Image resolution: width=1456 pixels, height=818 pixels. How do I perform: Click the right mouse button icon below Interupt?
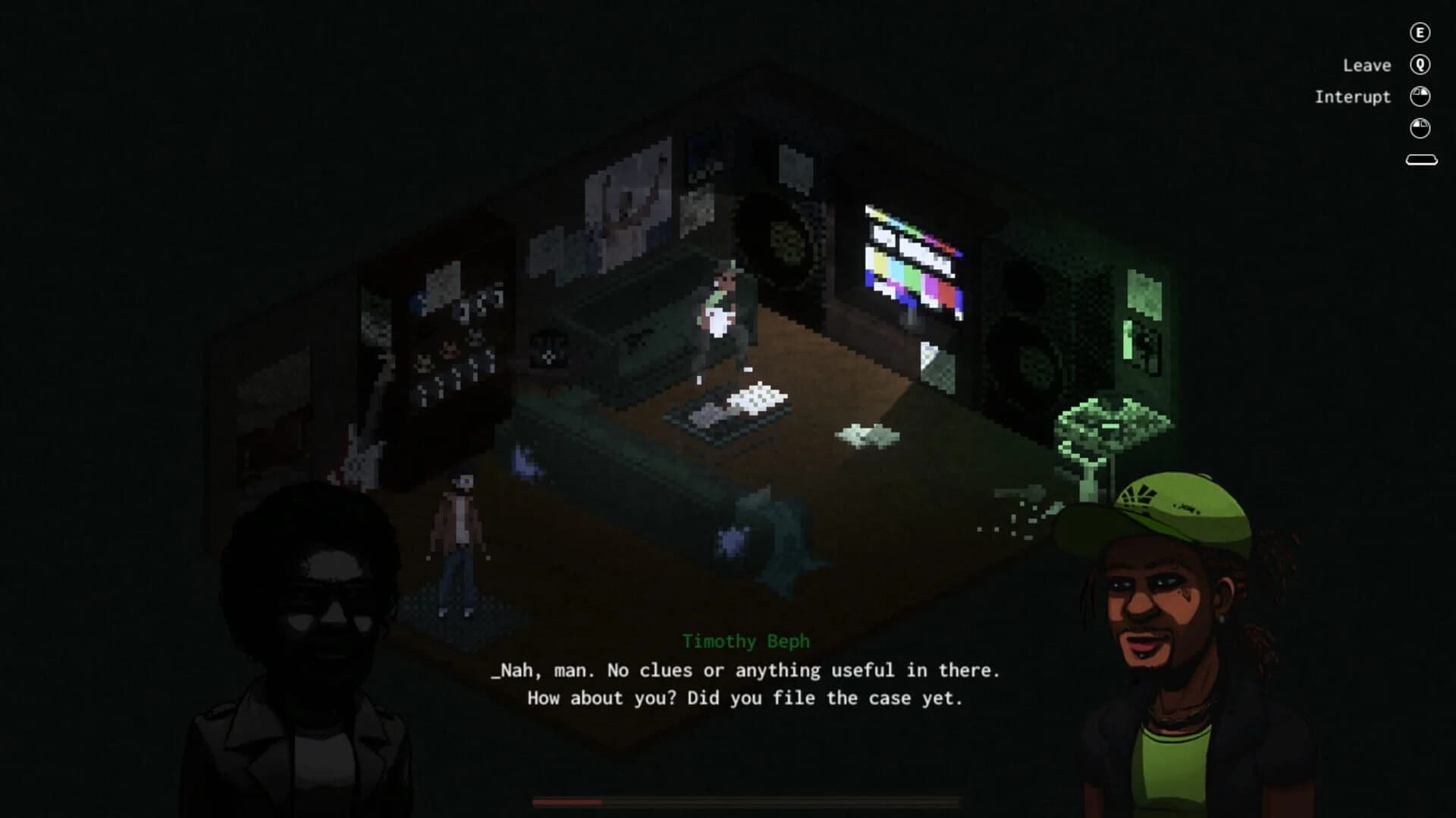coord(1421,129)
